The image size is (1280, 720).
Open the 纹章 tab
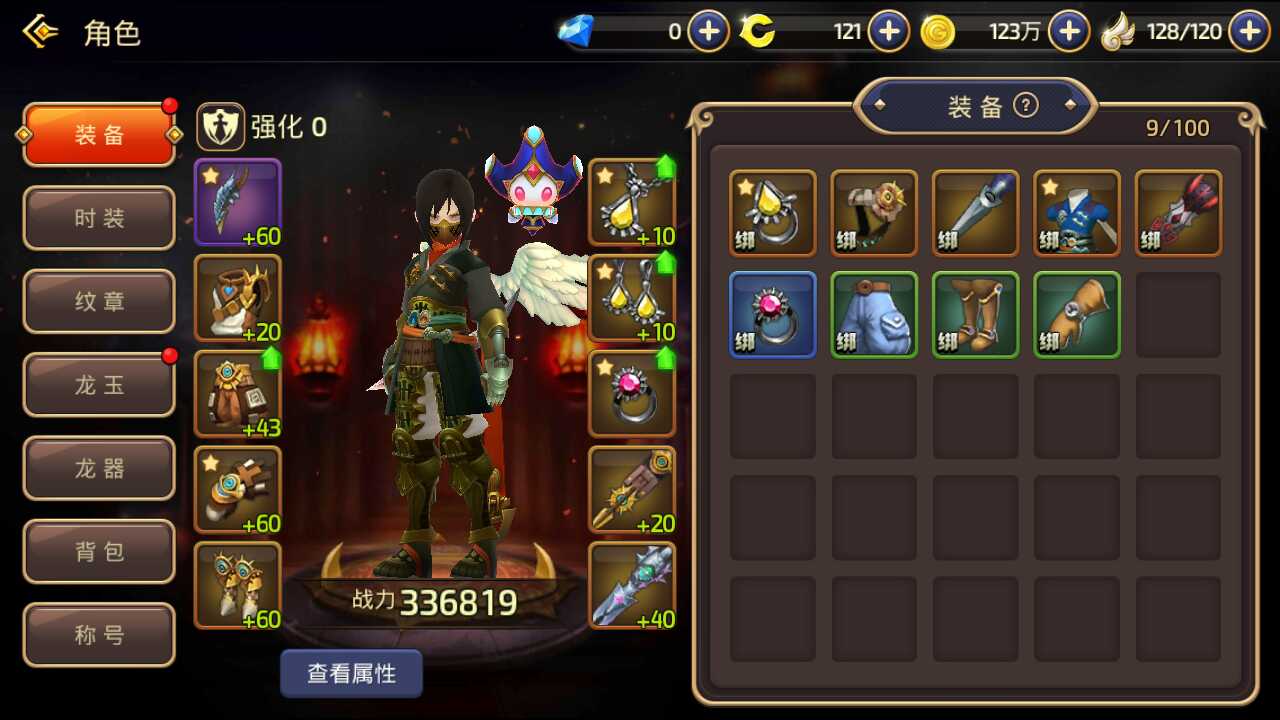click(99, 301)
